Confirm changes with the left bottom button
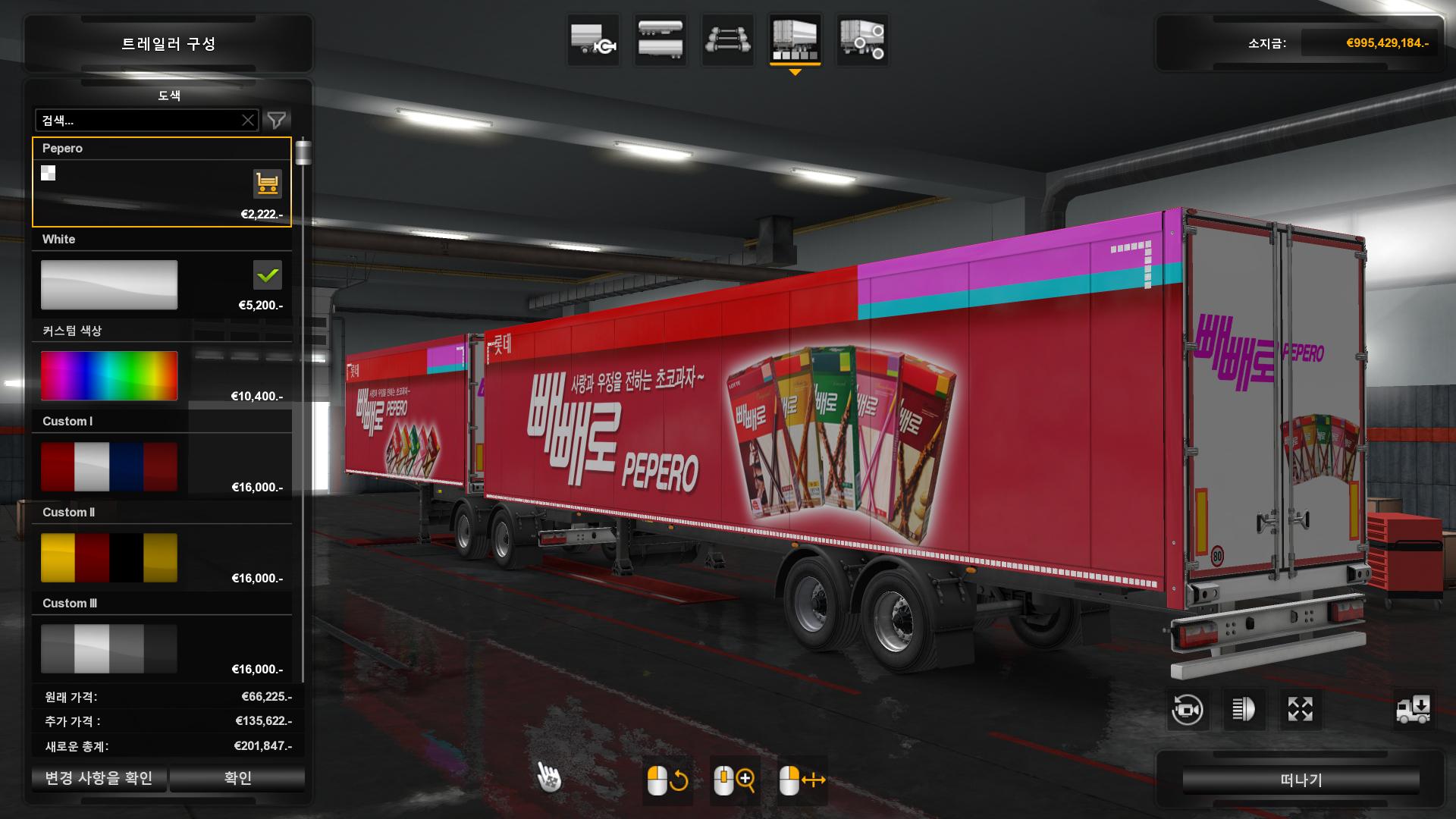1456x819 pixels. 99,778
